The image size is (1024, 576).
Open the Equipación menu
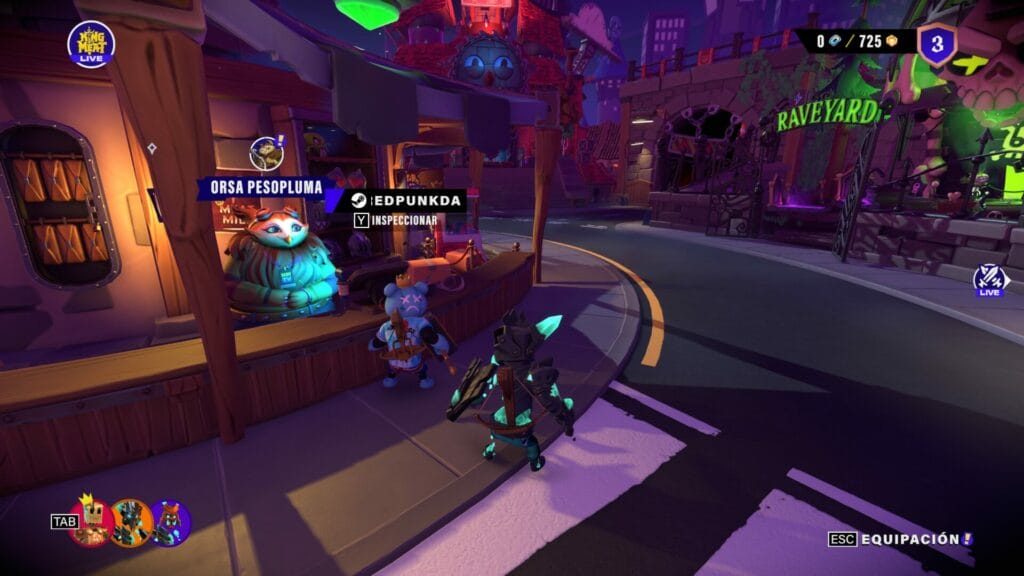pos(900,539)
